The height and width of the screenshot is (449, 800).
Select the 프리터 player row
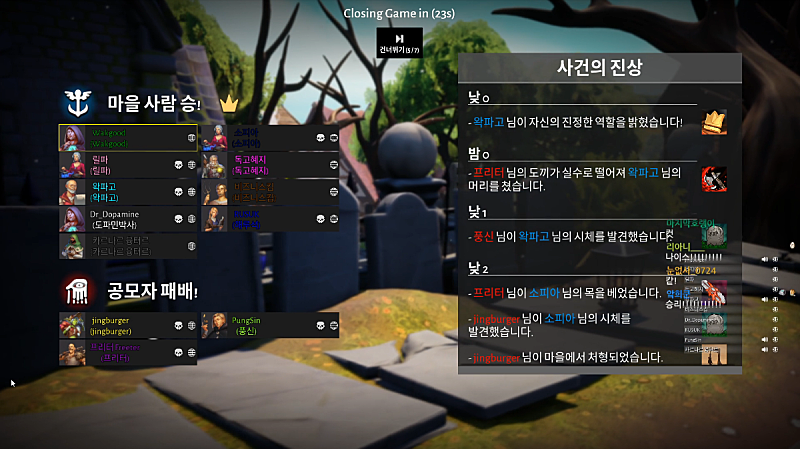pos(128,352)
